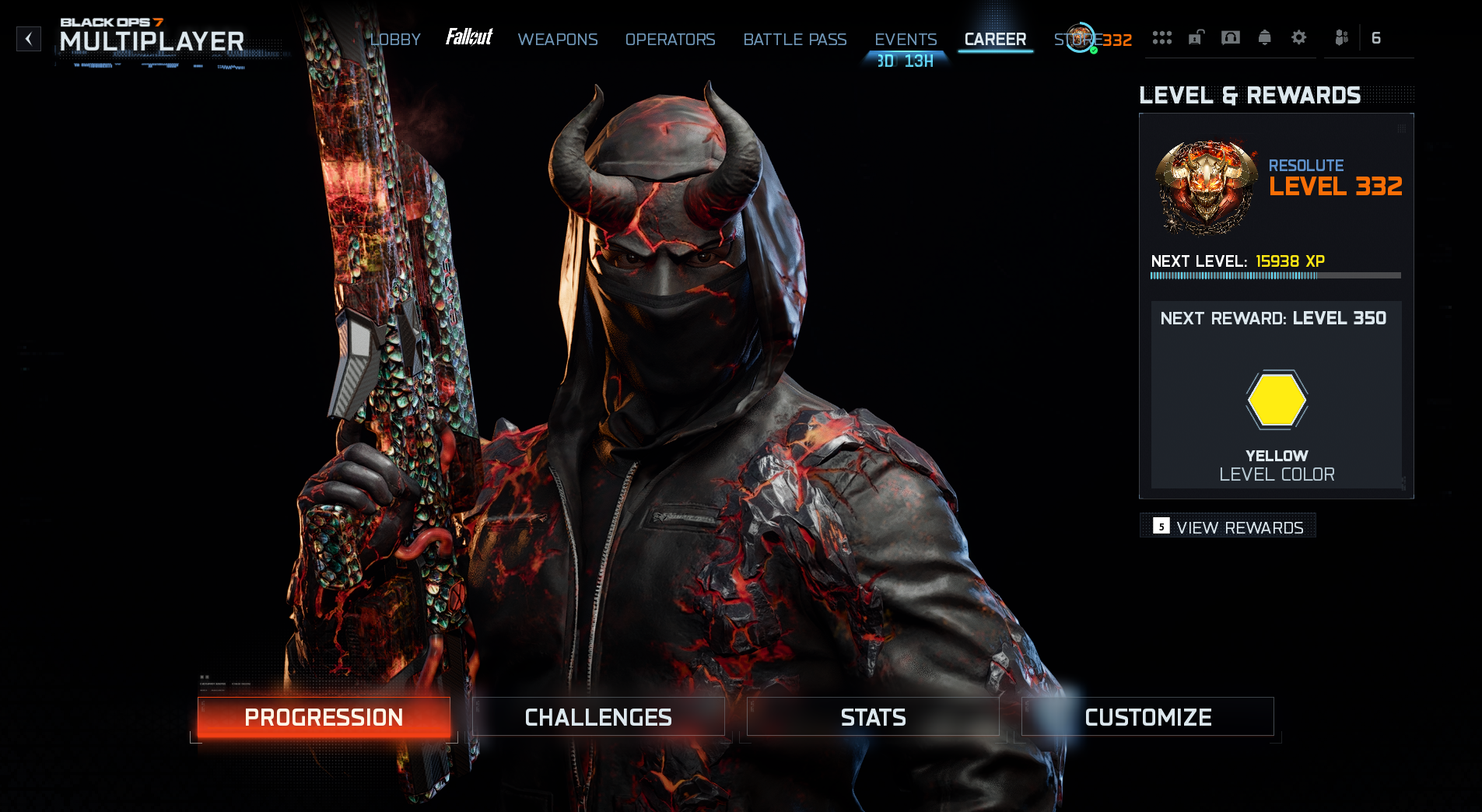Image resolution: width=1482 pixels, height=812 pixels.
Task: Open the Fallout event tab
Action: (469, 37)
